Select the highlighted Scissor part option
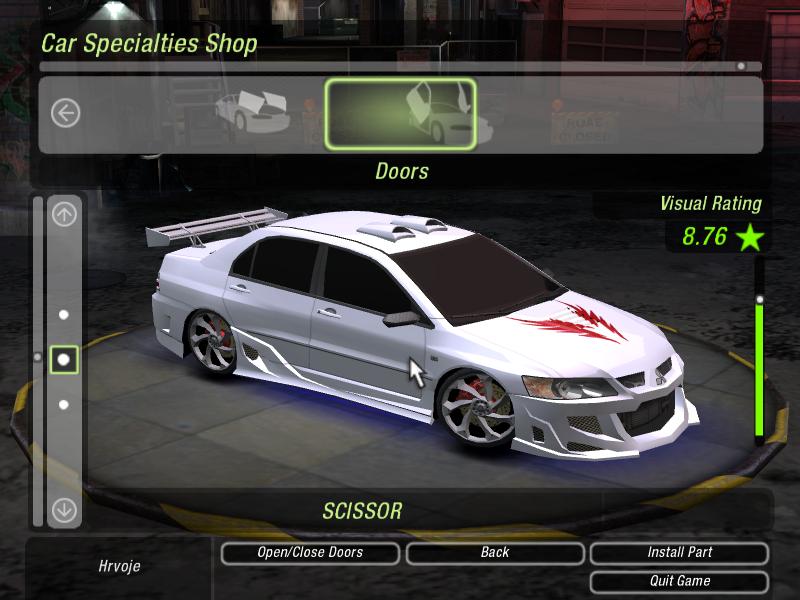The width and height of the screenshot is (800, 600). tap(64, 358)
